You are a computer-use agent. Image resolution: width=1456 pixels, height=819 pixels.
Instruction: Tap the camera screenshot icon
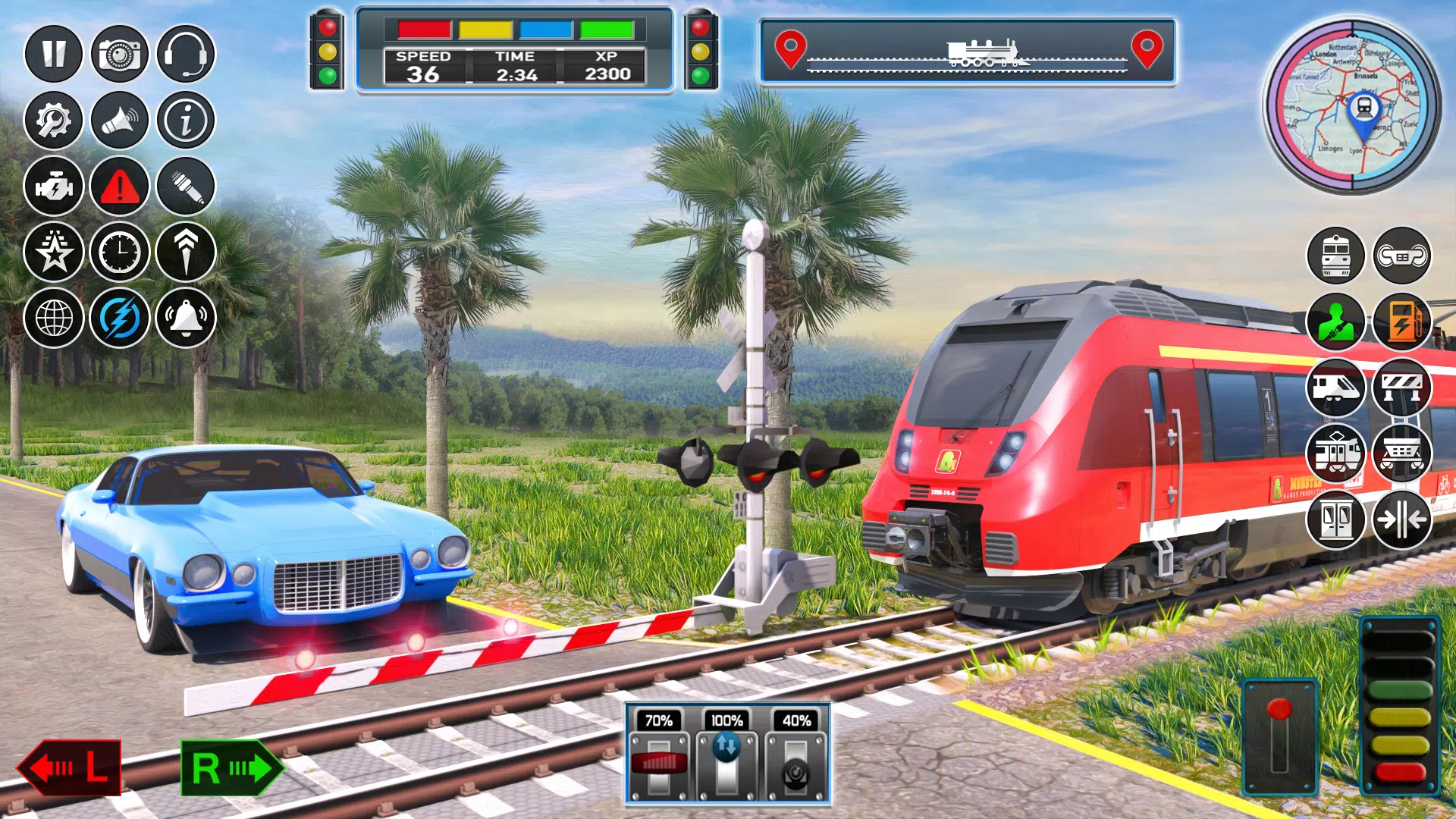tap(118, 54)
